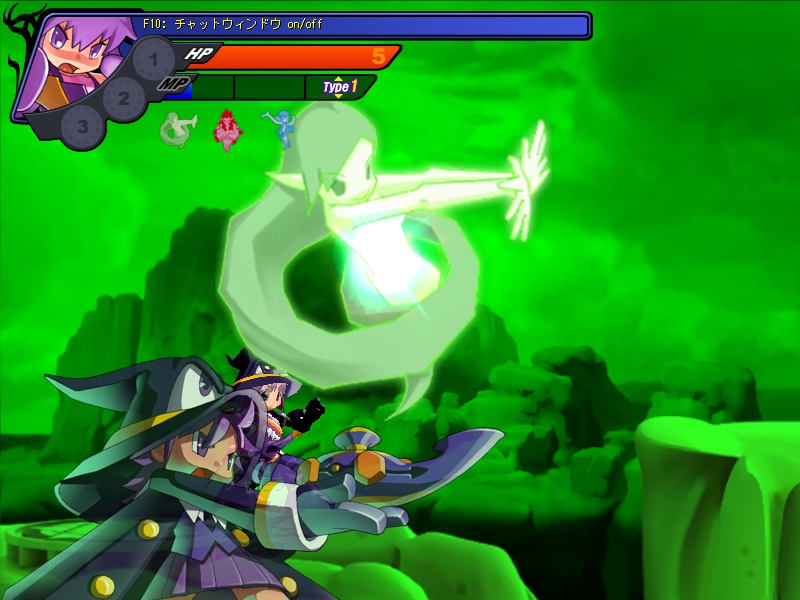This screenshot has height=600, width=800.
Task: Click the F10 chat window bar
Action: (360, 24)
